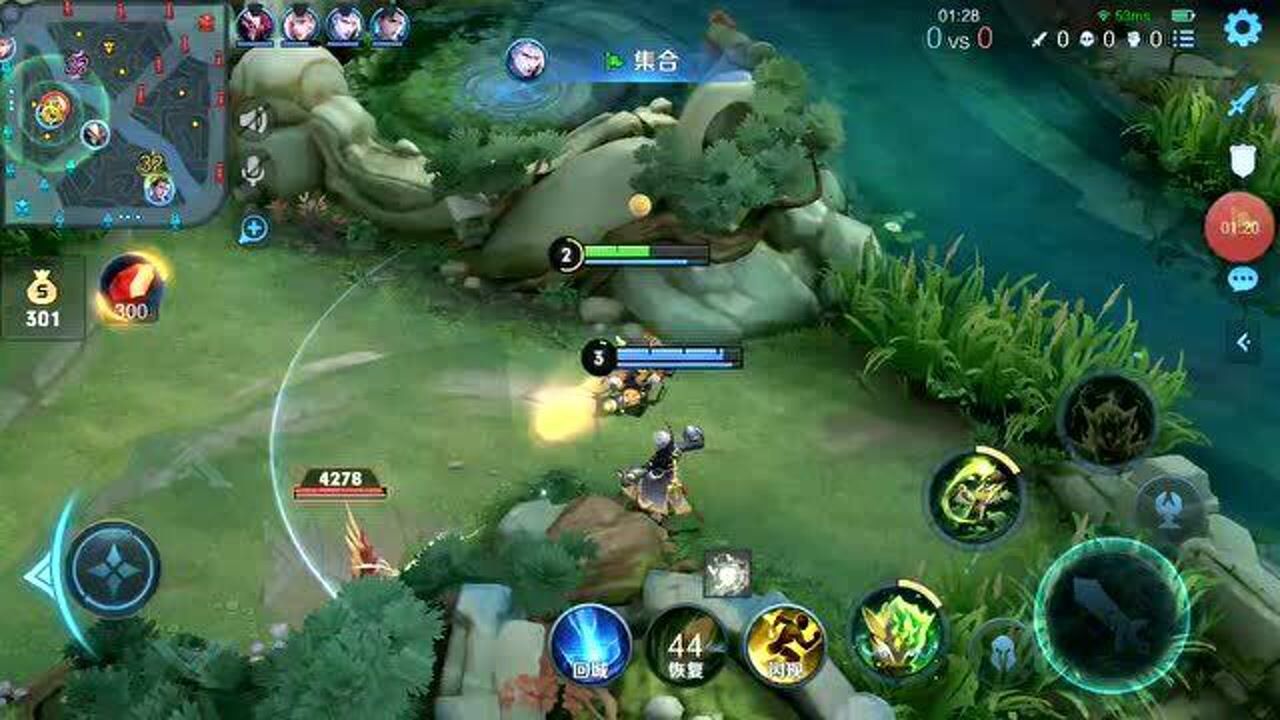Image resolution: width=1280 pixels, height=720 pixels.
Task: Toggle the microphone icon
Action: [253, 172]
